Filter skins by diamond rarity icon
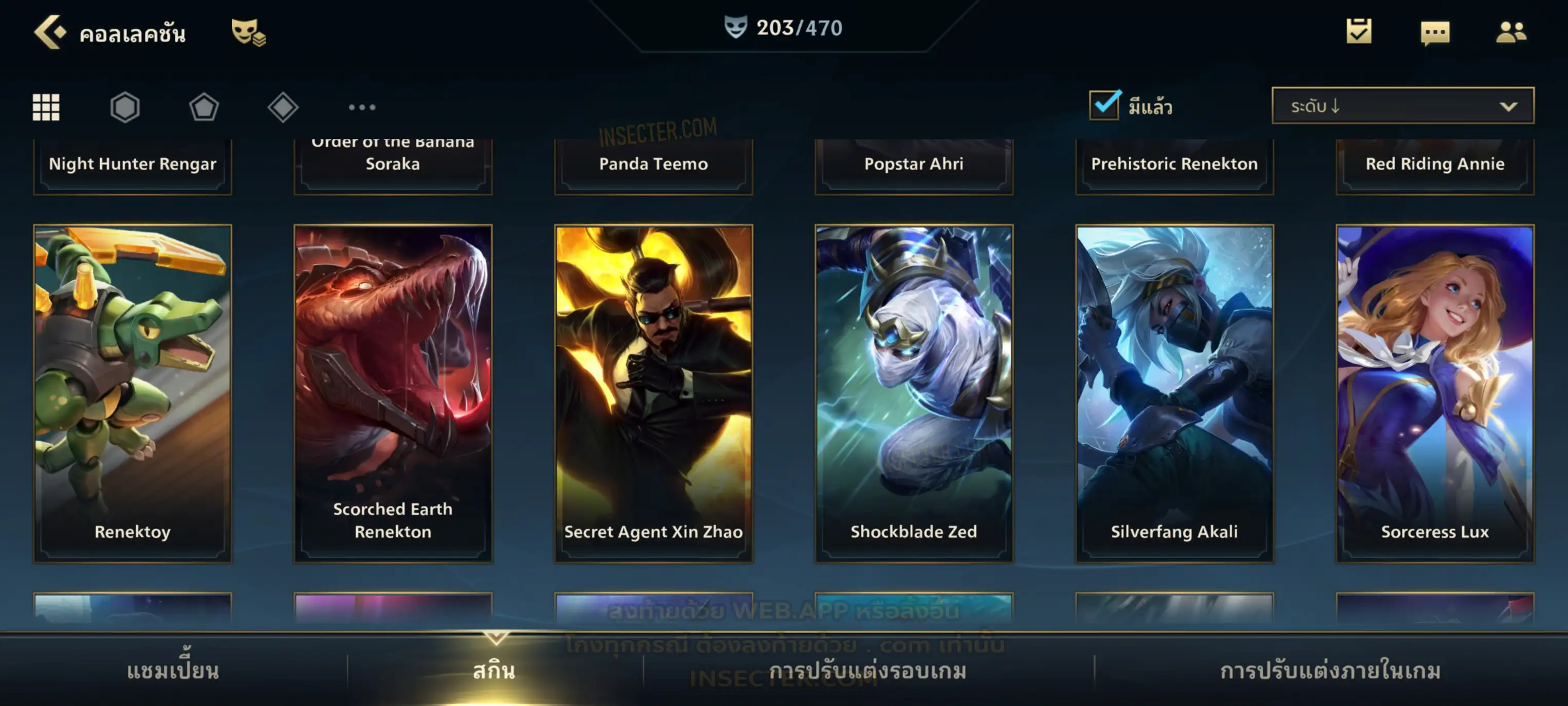Screen dimensions: 1568x706 [x=283, y=107]
